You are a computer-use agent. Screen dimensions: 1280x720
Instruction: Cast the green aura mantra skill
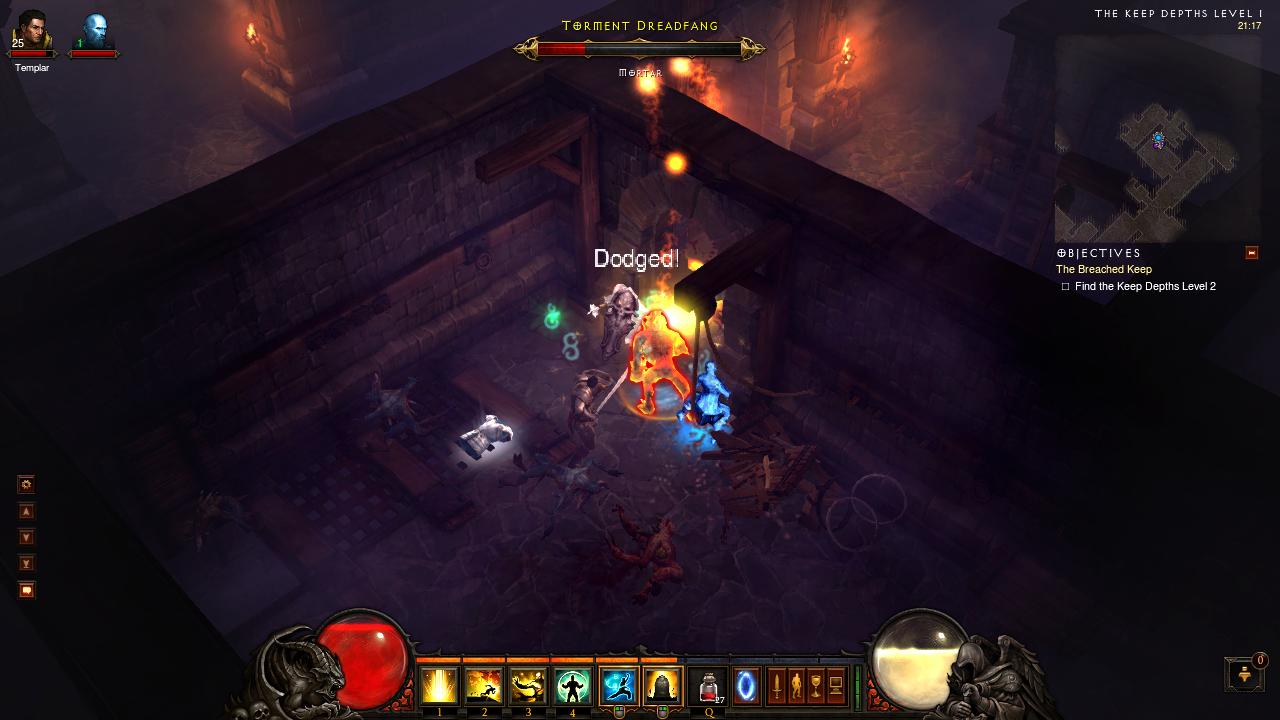[573, 685]
